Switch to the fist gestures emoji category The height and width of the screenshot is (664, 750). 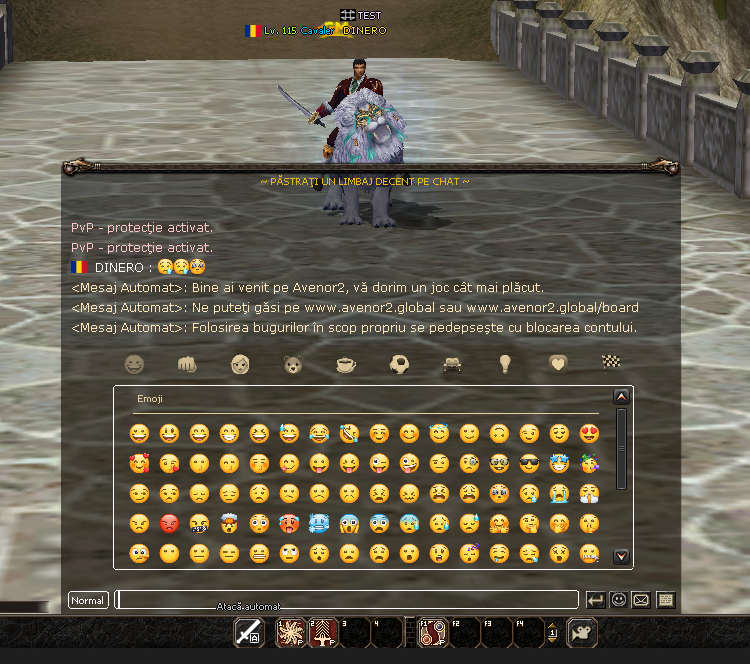[x=186, y=364]
